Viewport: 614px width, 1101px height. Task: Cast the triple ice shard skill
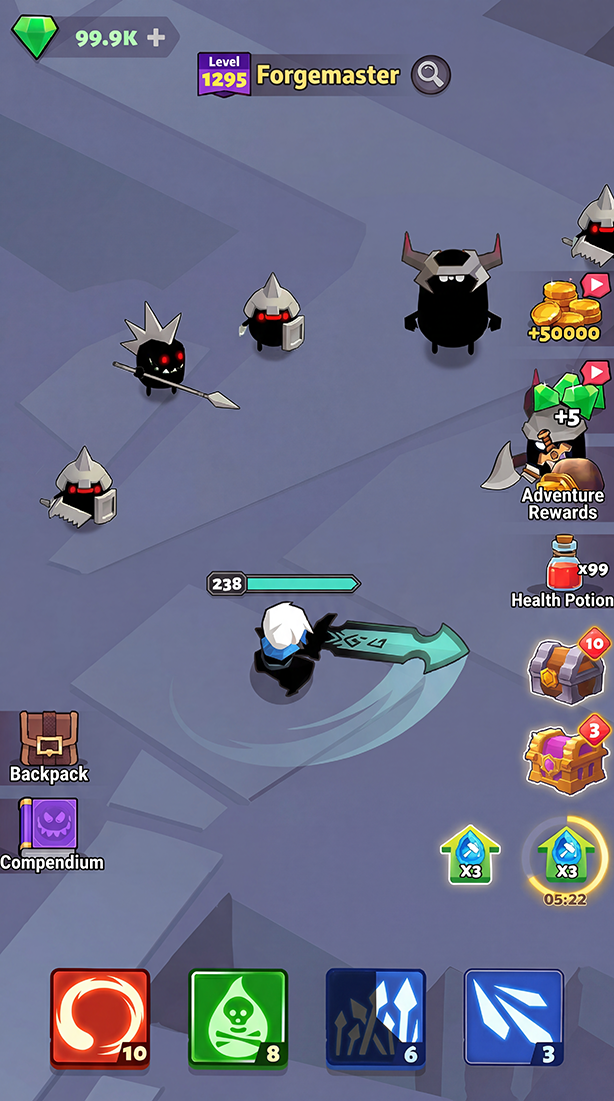pos(513,1017)
